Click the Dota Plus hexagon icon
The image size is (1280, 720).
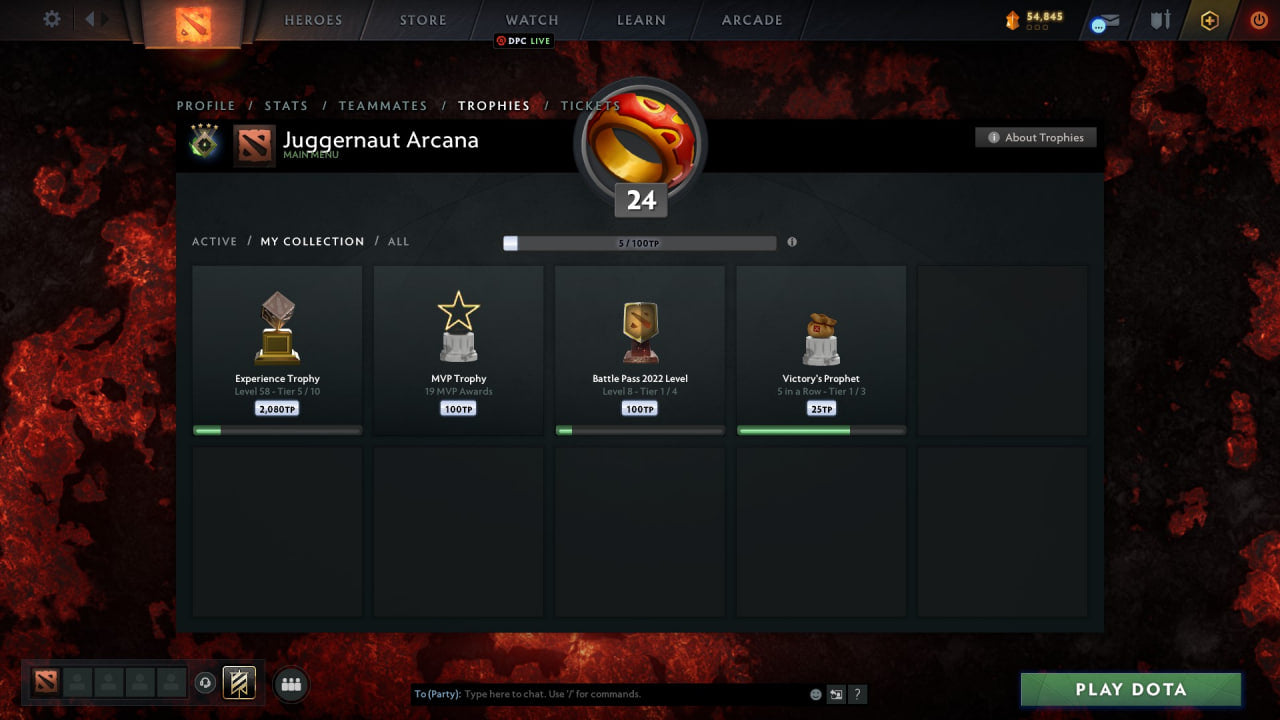1208,19
